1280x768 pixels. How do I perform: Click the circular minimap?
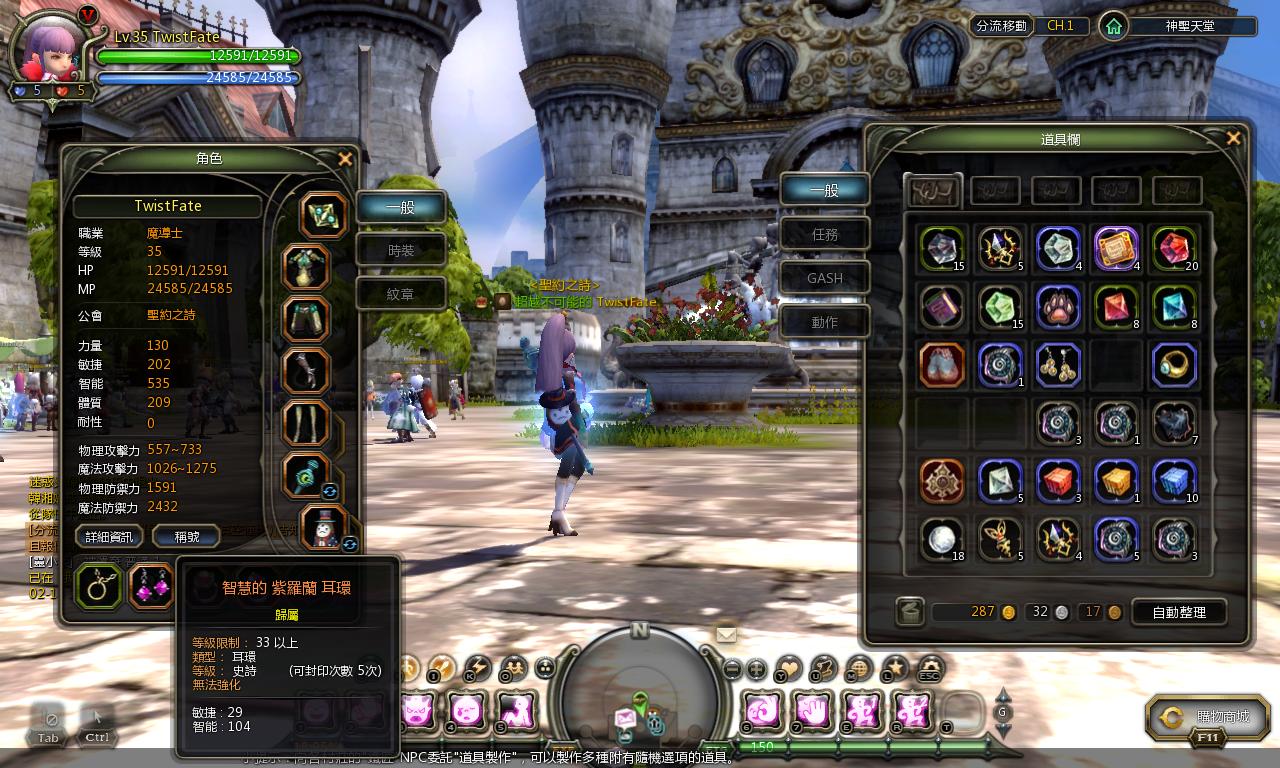(640, 690)
